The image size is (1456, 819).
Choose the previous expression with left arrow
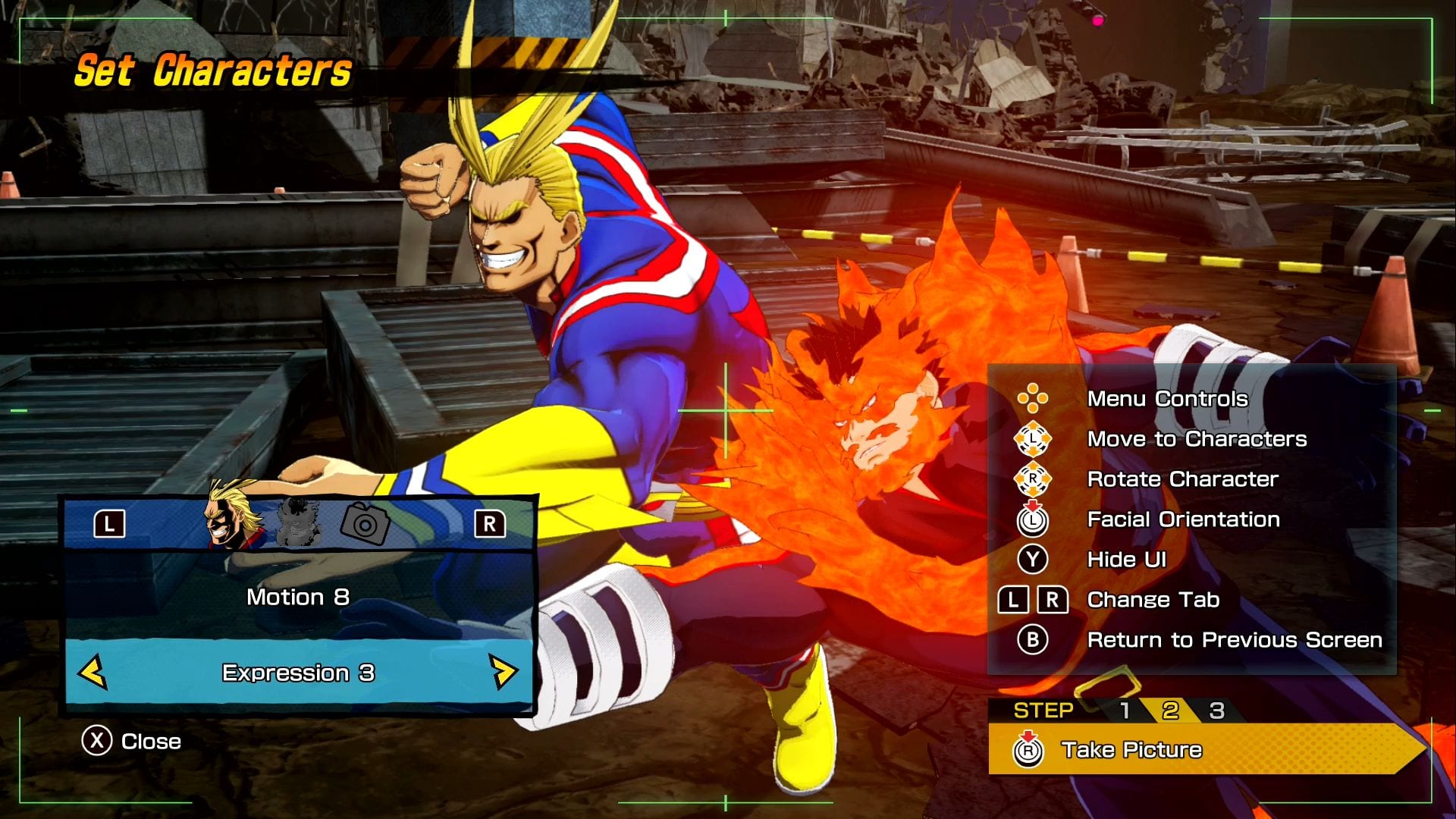click(93, 672)
